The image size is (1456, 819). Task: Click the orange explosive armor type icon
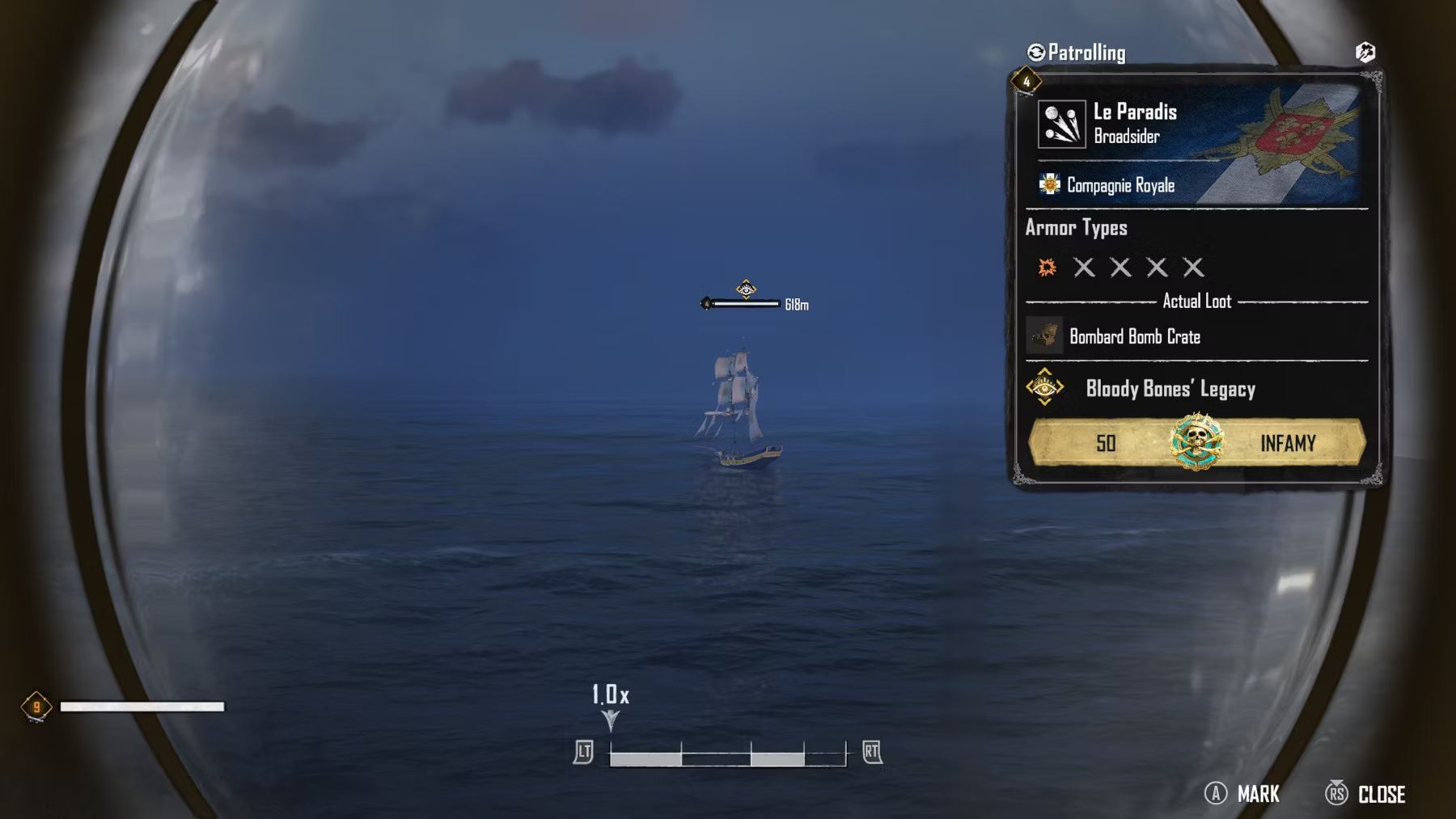click(1047, 268)
